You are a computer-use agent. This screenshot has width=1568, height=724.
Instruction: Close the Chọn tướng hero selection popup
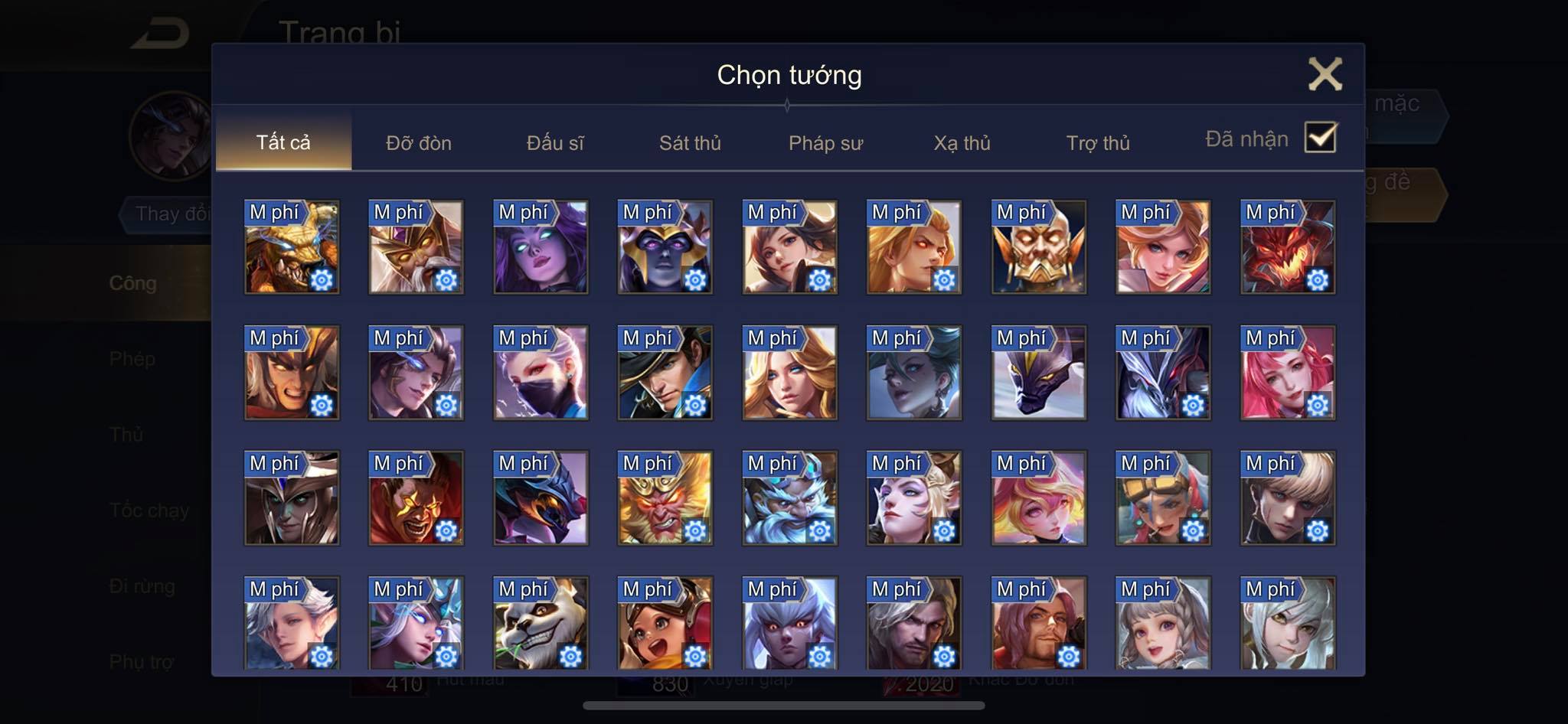click(1325, 74)
